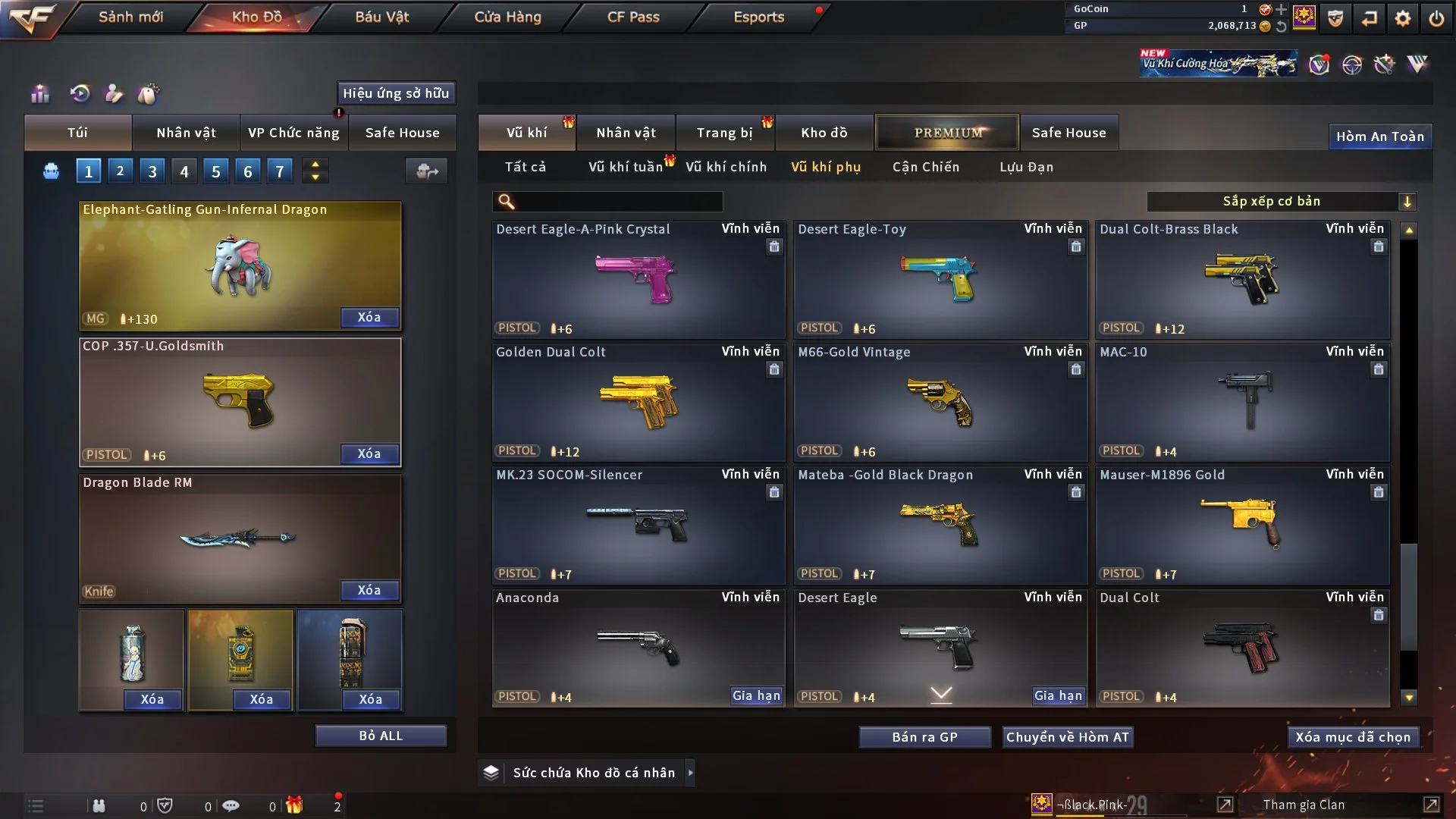This screenshot has height=819, width=1456.
Task: Focus the weapon search field
Action: click(x=618, y=201)
